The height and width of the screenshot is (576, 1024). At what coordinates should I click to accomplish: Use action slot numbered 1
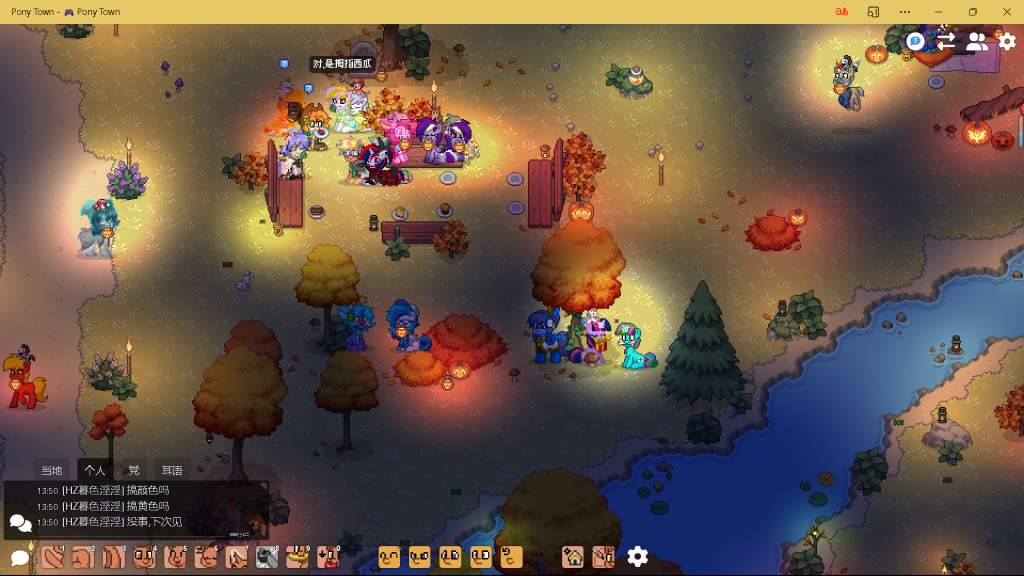53,557
